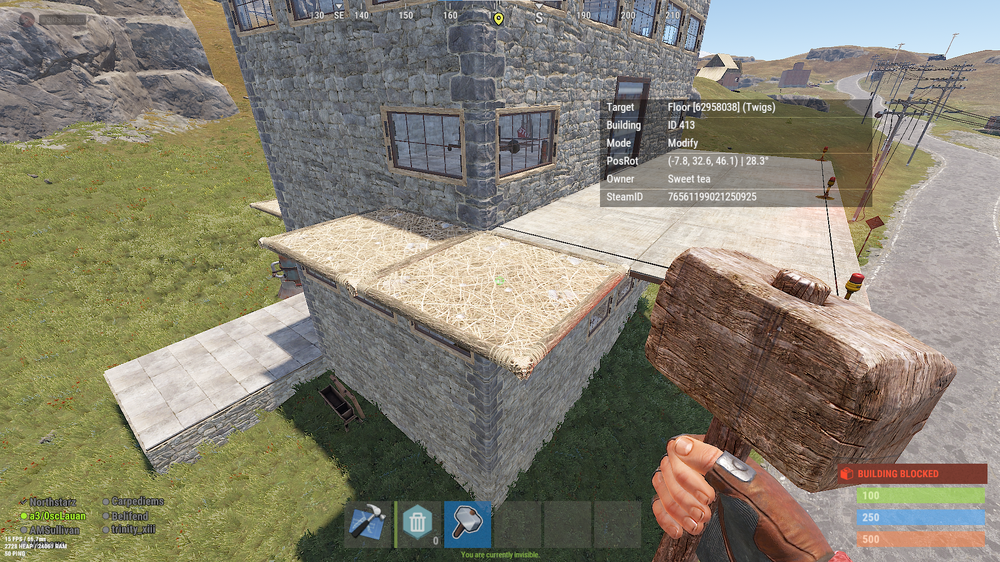Click teammate a3/OscLauan in the team list
Viewport: 1000px width, 562px height.
click(x=56, y=515)
